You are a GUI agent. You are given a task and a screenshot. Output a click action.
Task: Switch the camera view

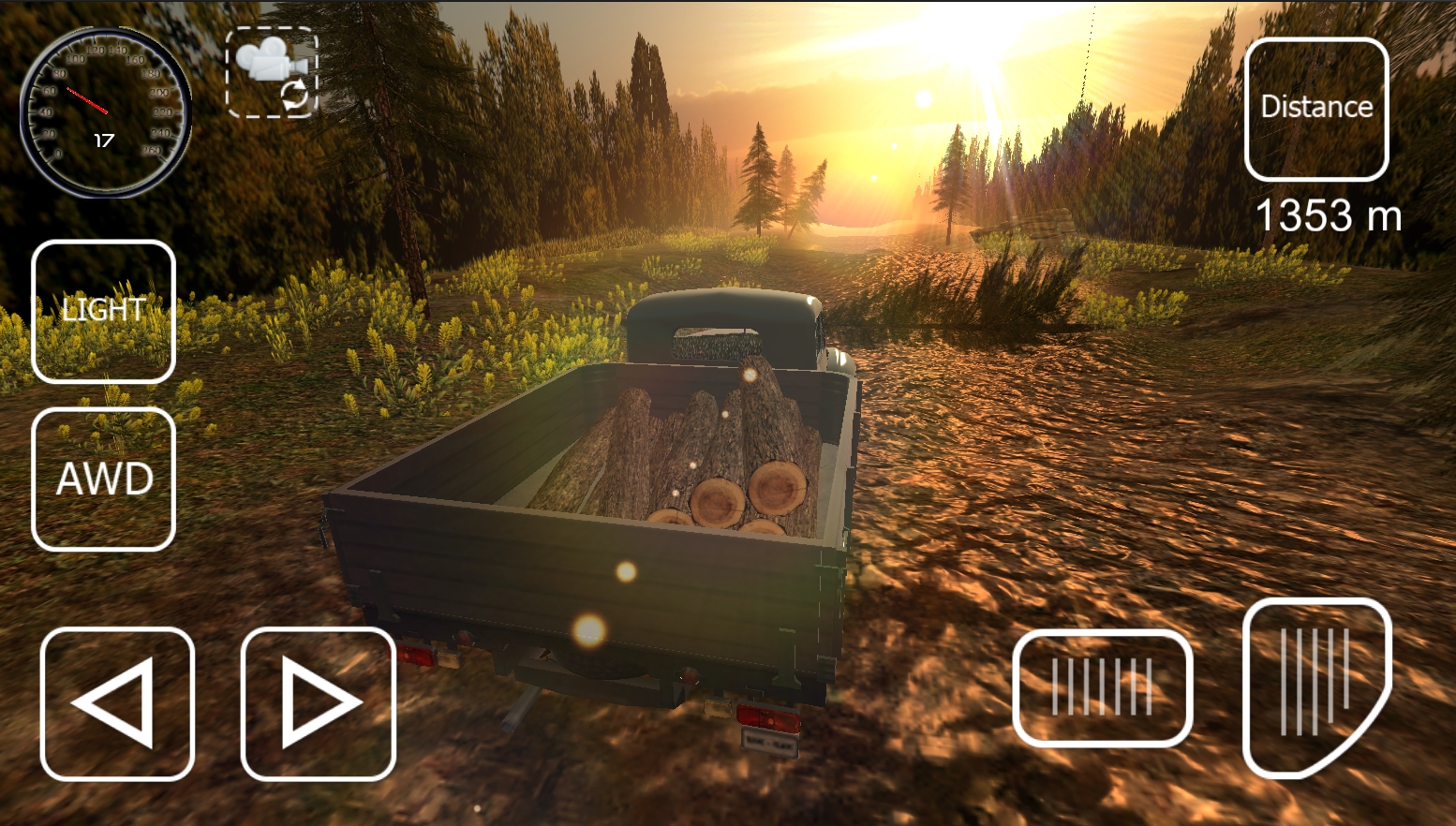272,73
